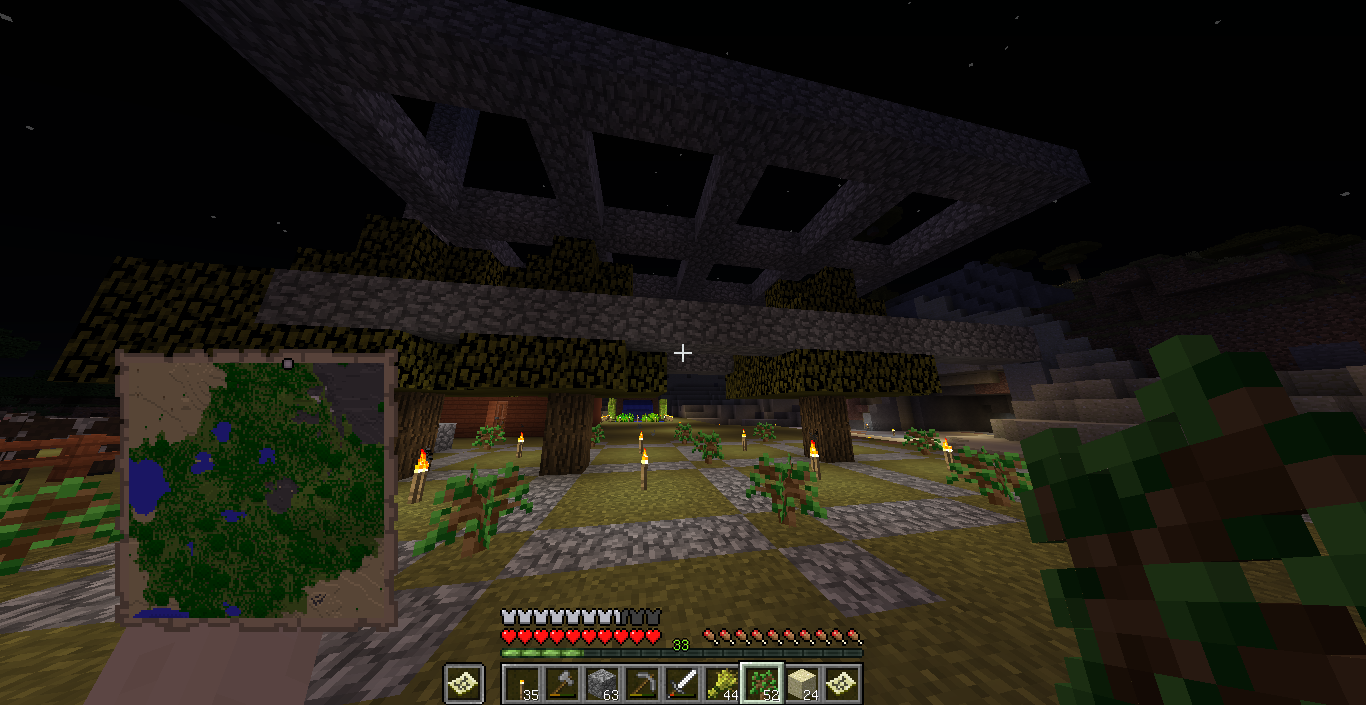Select the map in the last hotbar slot
Image resolution: width=1366 pixels, height=705 pixels.
pos(841,684)
